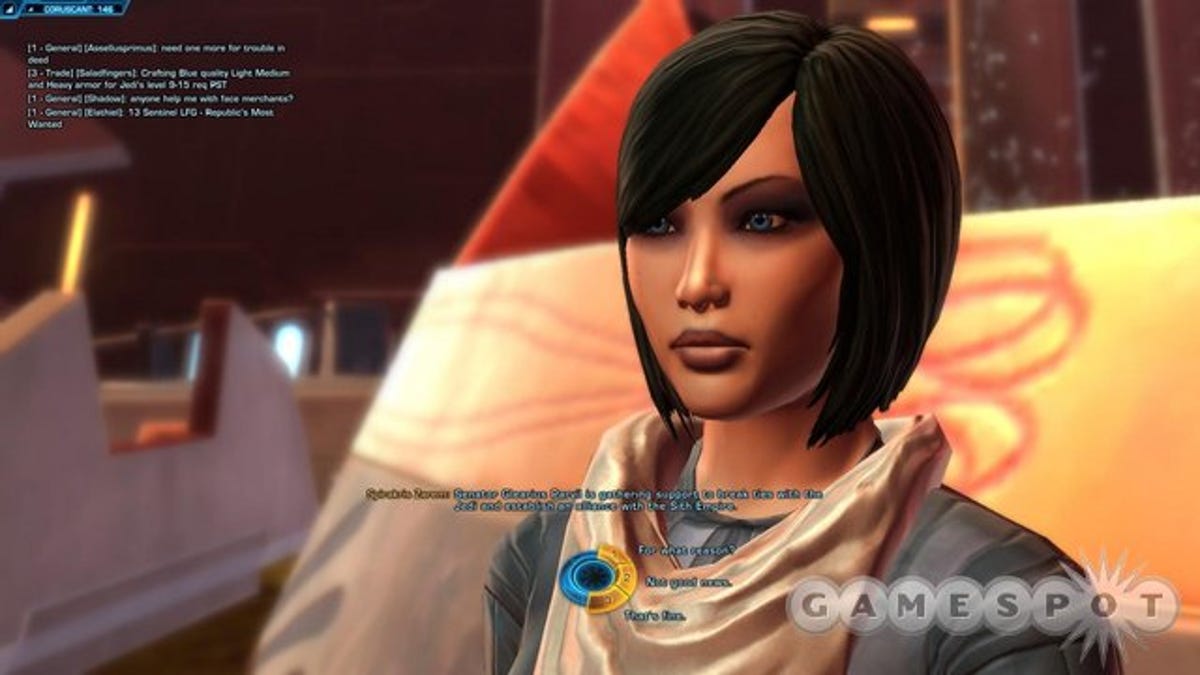Pick the "That's fine." dialogue option
The width and height of the screenshot is (1200, 675).
point(657,615)
